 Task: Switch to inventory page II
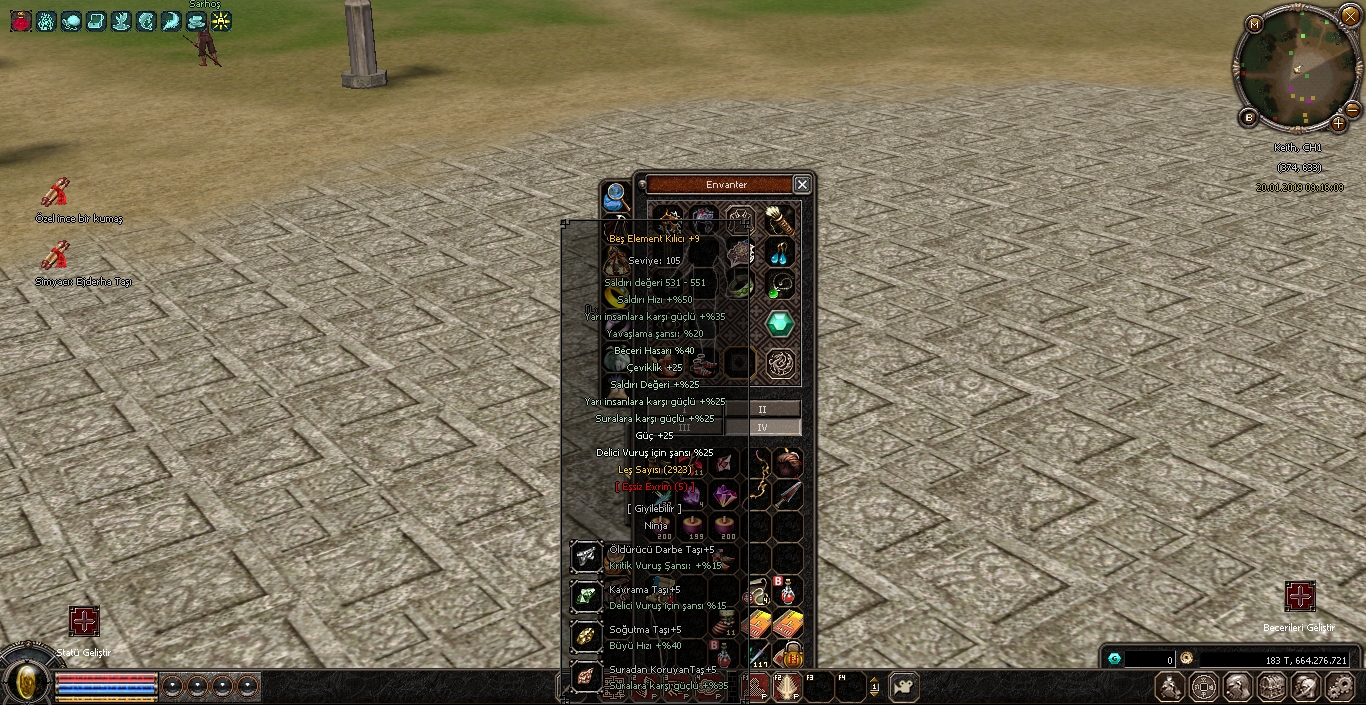[762, 409]
